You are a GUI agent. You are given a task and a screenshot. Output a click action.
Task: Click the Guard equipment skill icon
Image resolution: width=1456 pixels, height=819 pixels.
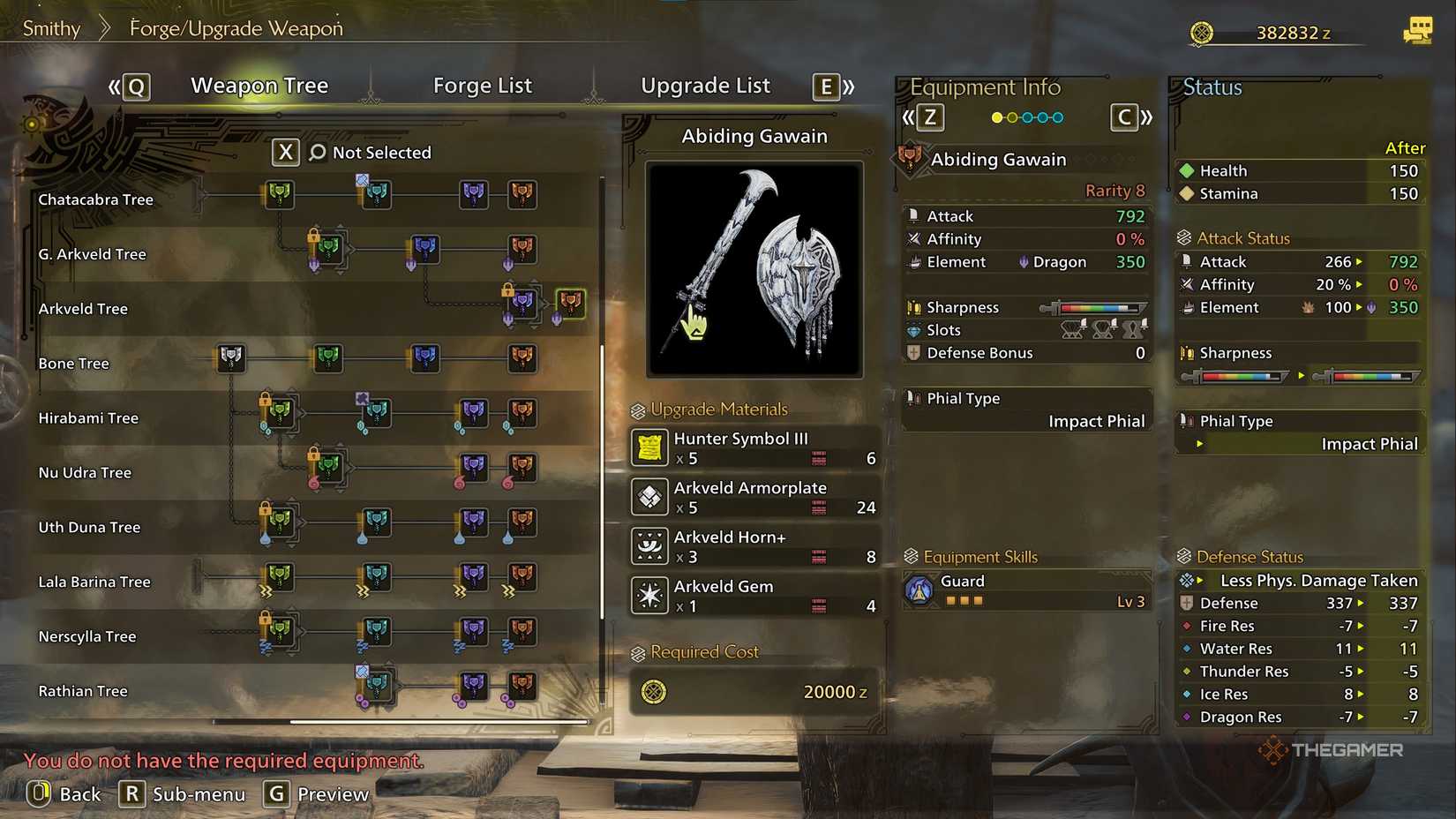tap(918, 588)
